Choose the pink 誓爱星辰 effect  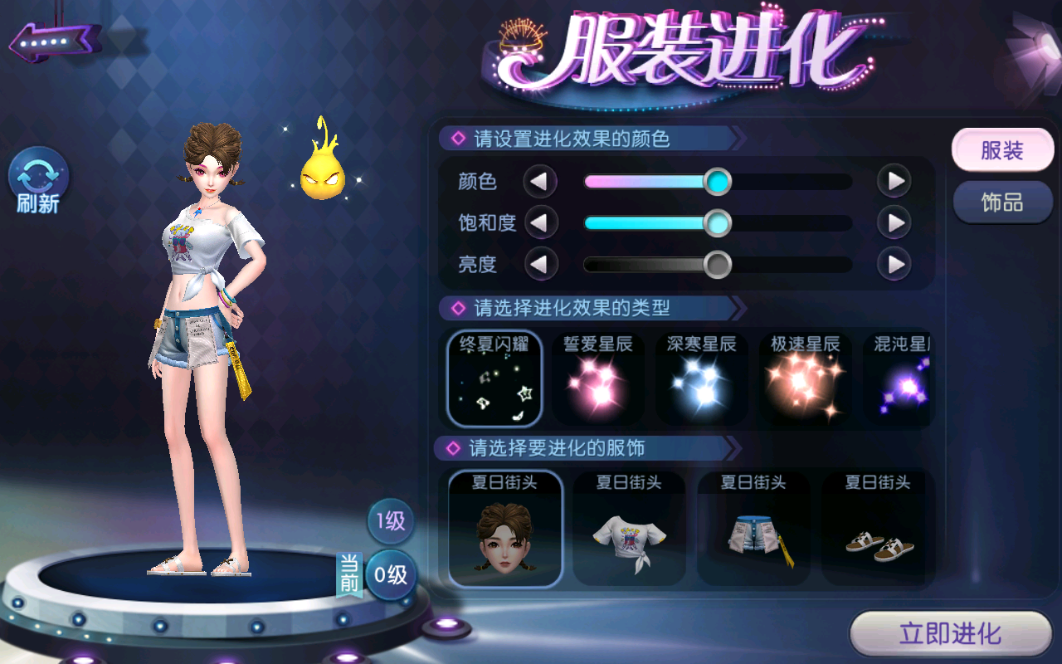tap(598, 379)
